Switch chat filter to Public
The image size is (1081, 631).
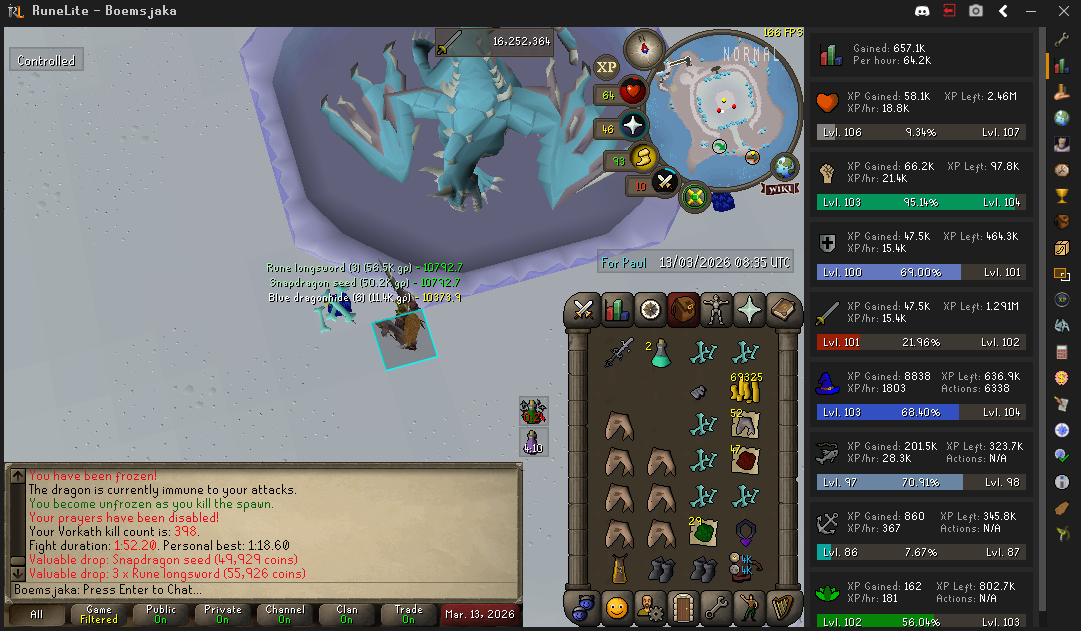pos(161,614)
